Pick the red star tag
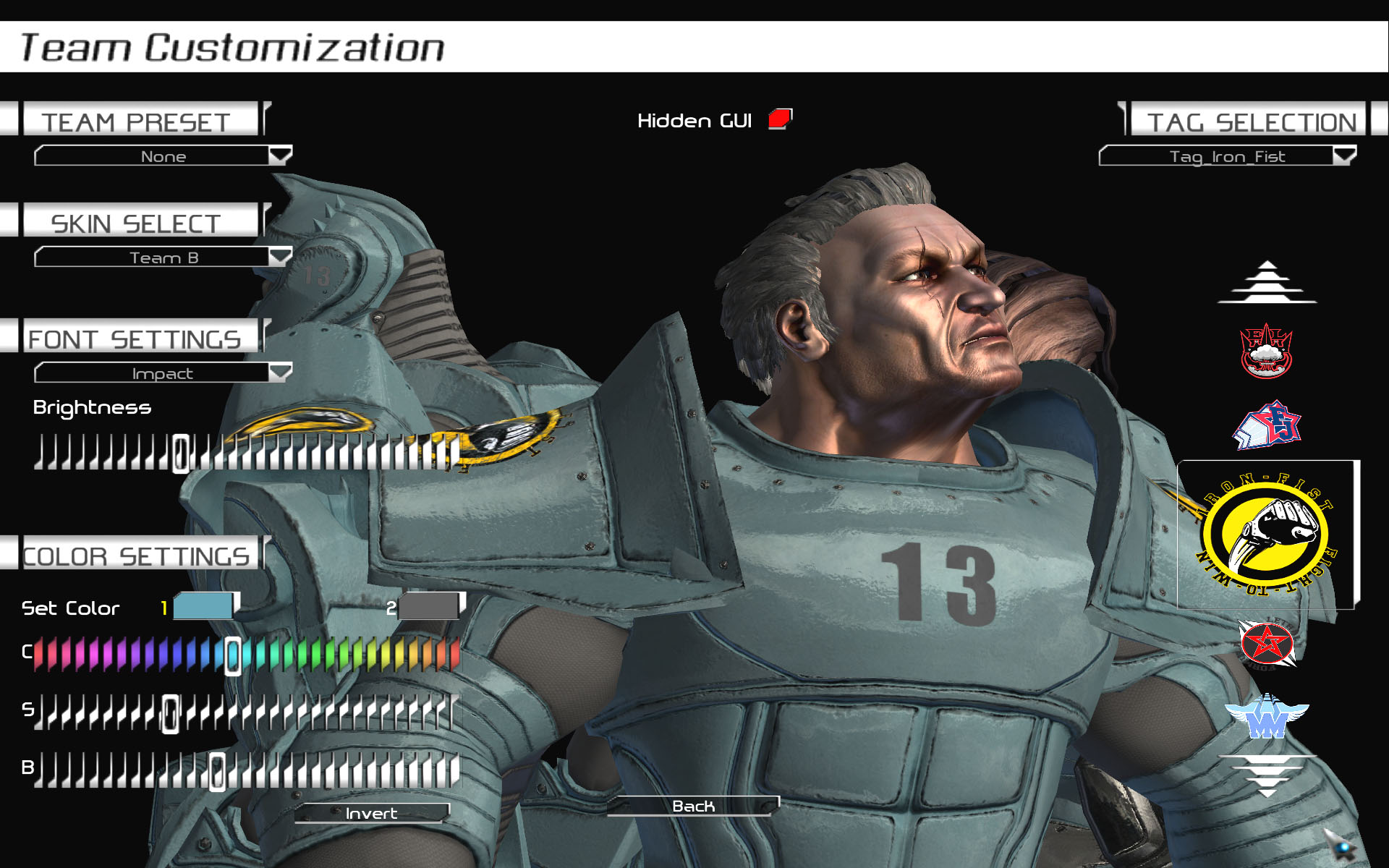This screenshot has height=868, width=1389. [x=1266, y=643]
